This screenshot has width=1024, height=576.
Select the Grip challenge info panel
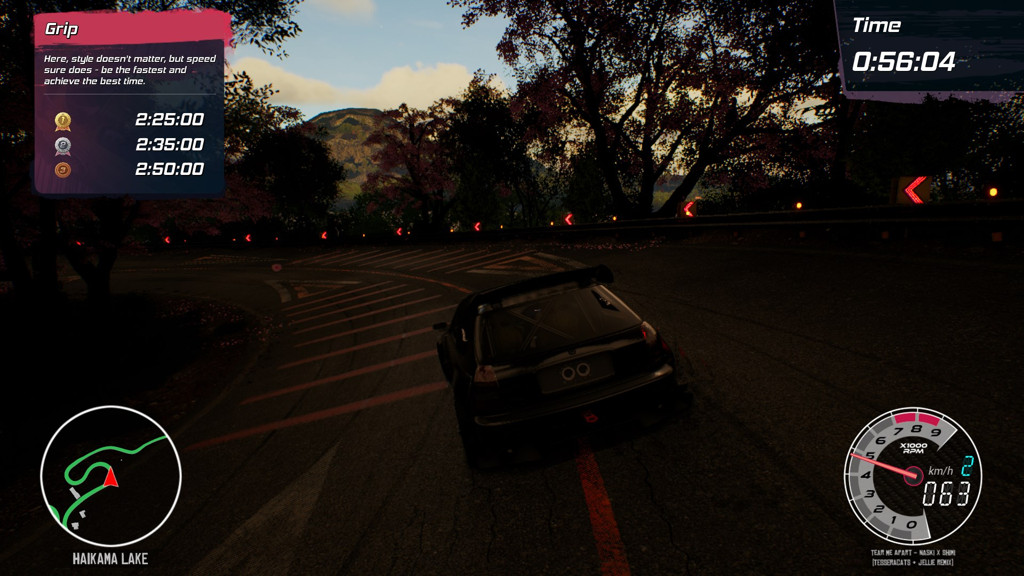click(129, 103)
